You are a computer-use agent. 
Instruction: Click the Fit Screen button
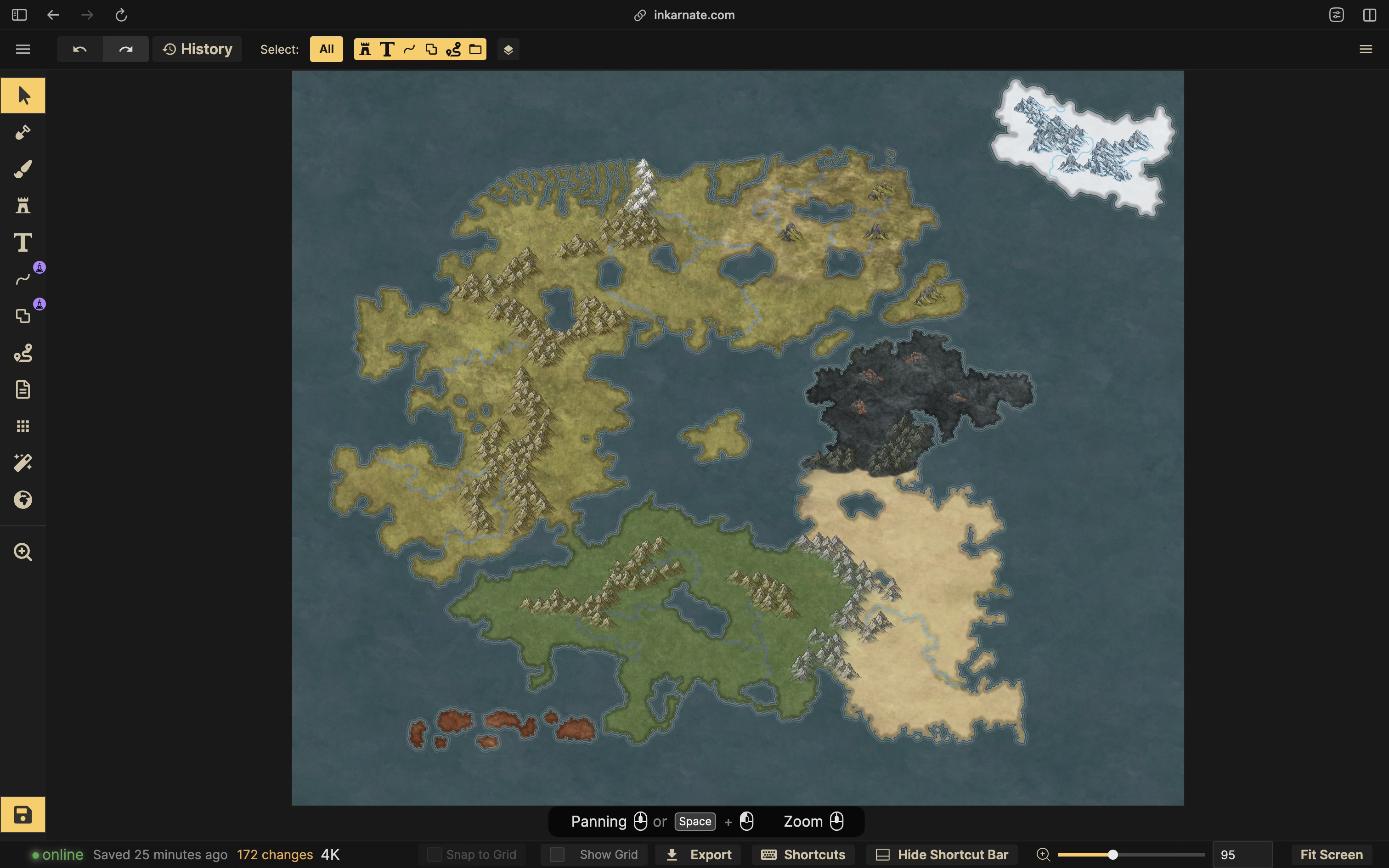[1331, 854]
